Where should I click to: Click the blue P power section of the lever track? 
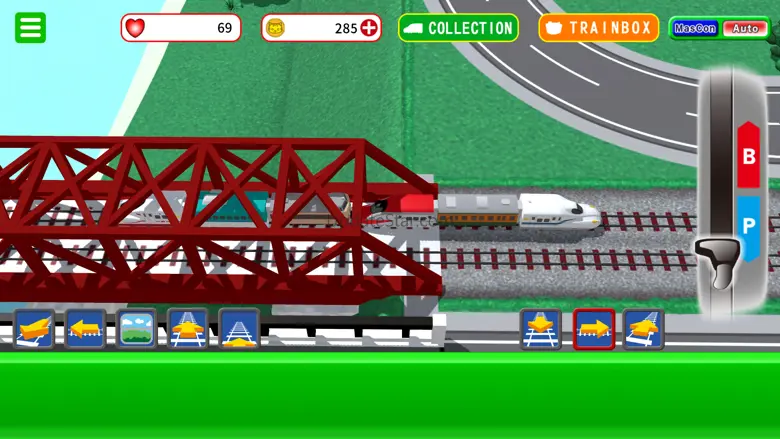coord(748,226)
